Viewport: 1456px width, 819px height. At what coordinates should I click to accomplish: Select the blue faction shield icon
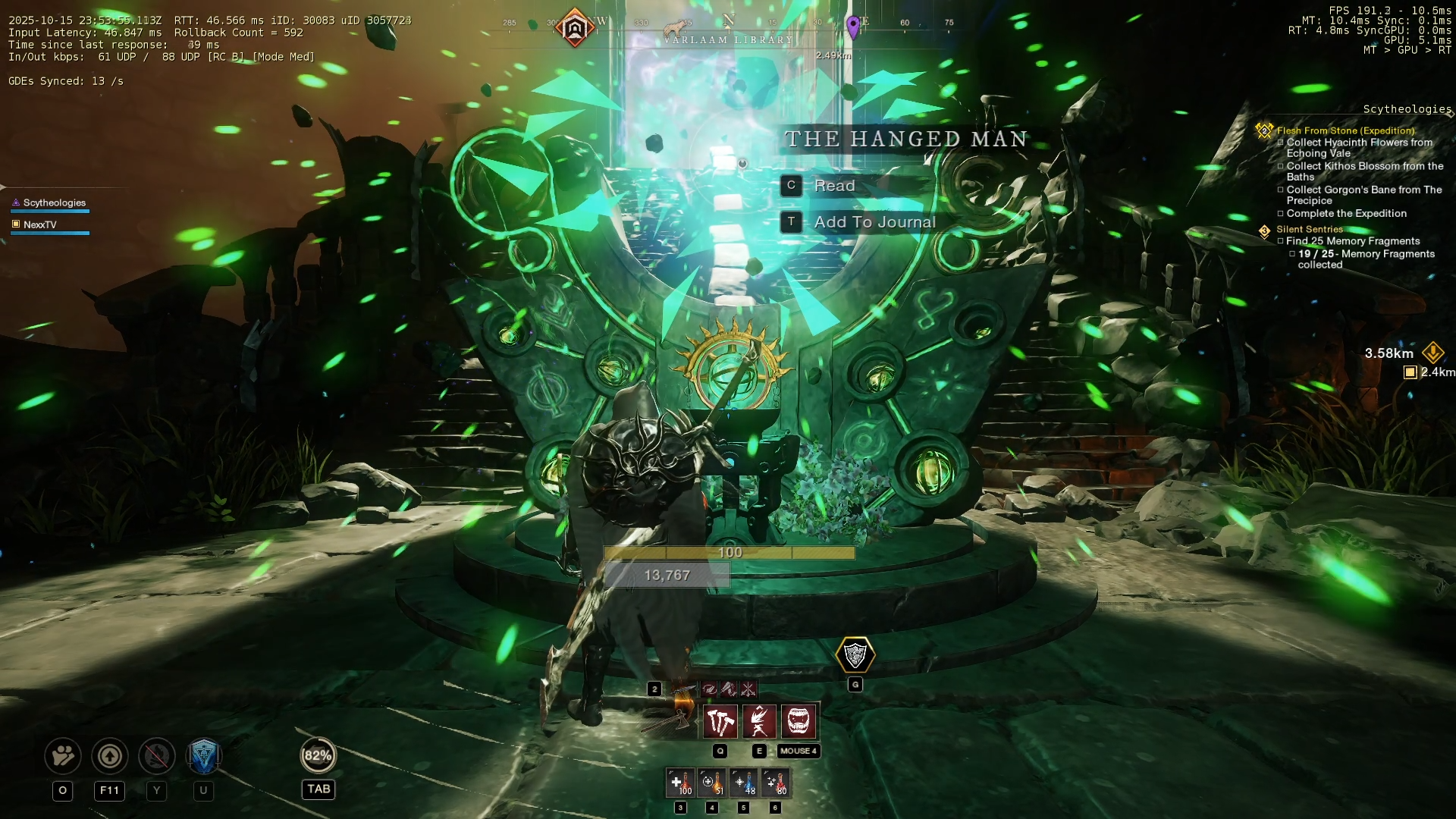203,756
